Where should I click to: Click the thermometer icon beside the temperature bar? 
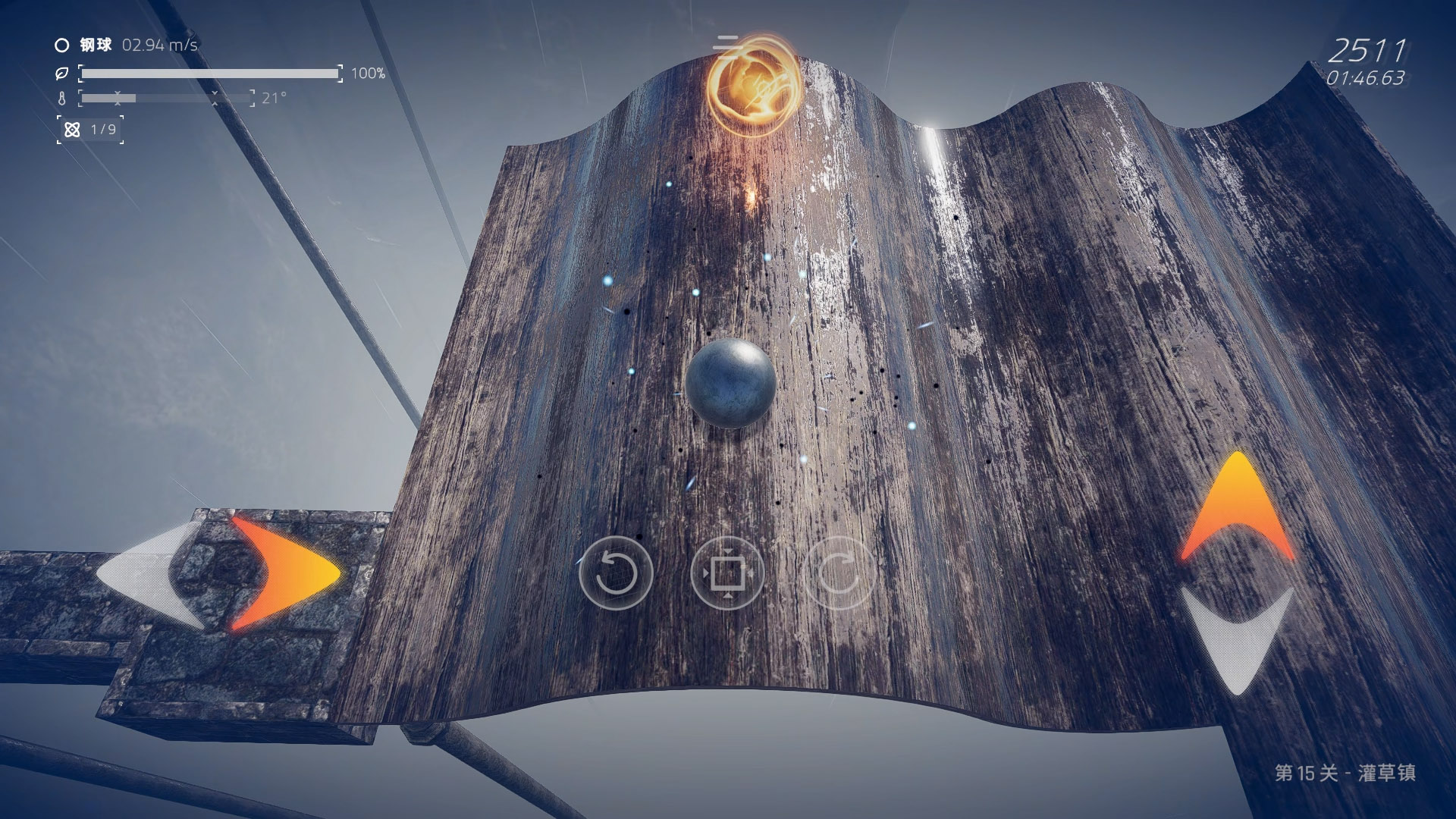(x=61, y=98)
